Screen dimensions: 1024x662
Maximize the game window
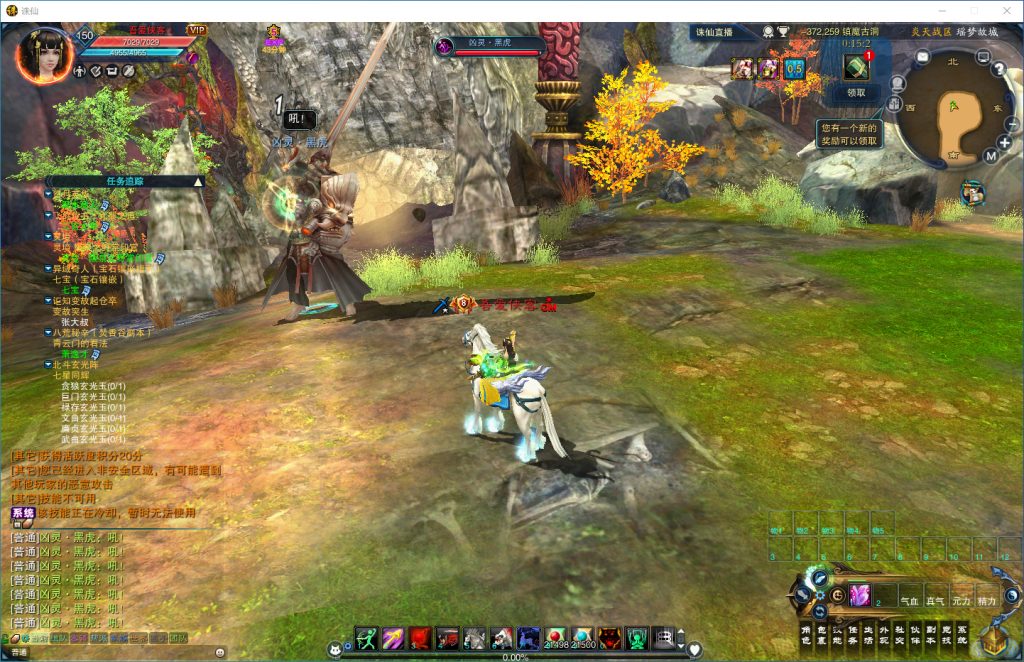pos(974,9)
